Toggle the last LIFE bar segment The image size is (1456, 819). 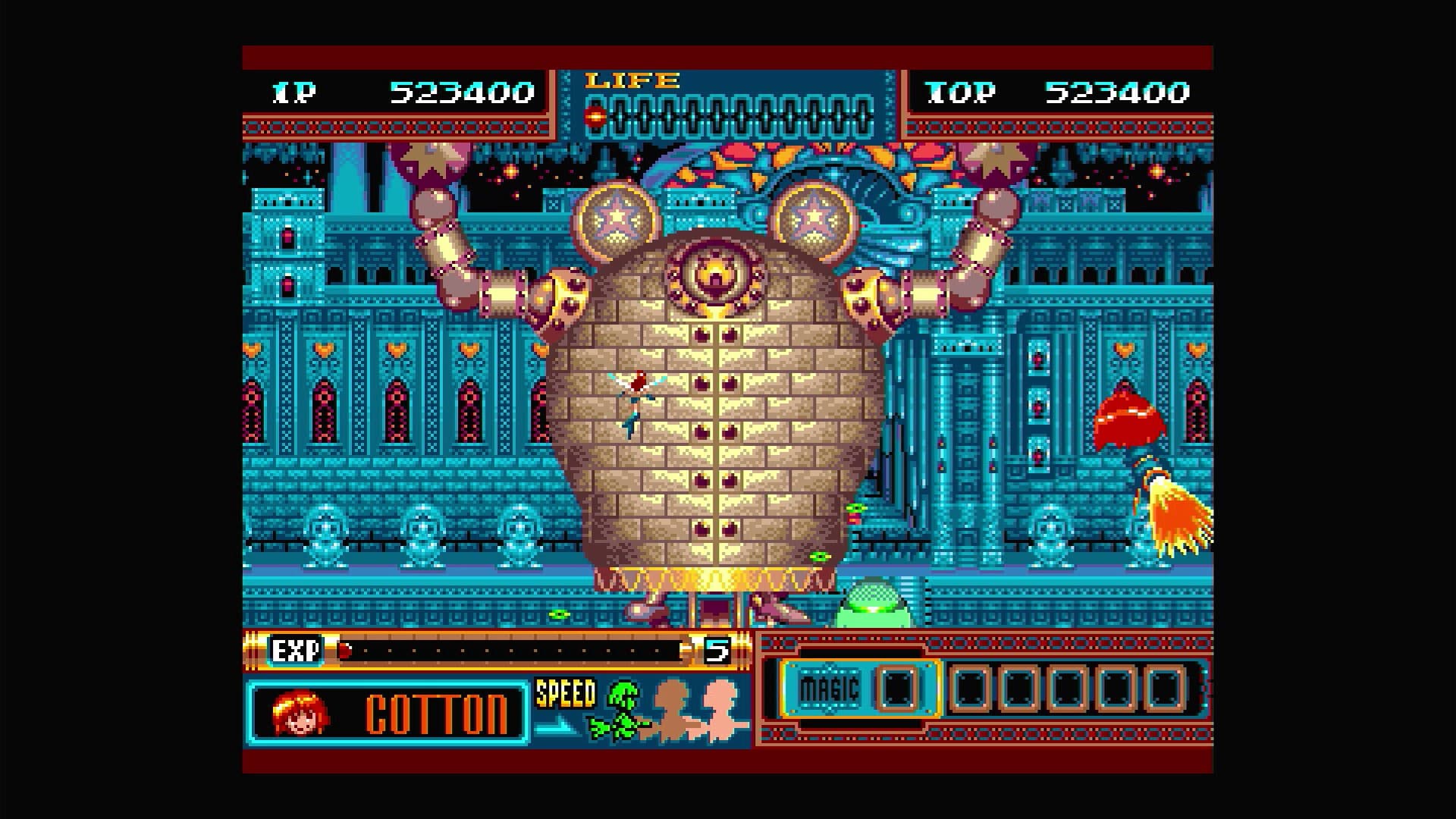[864, 114]
